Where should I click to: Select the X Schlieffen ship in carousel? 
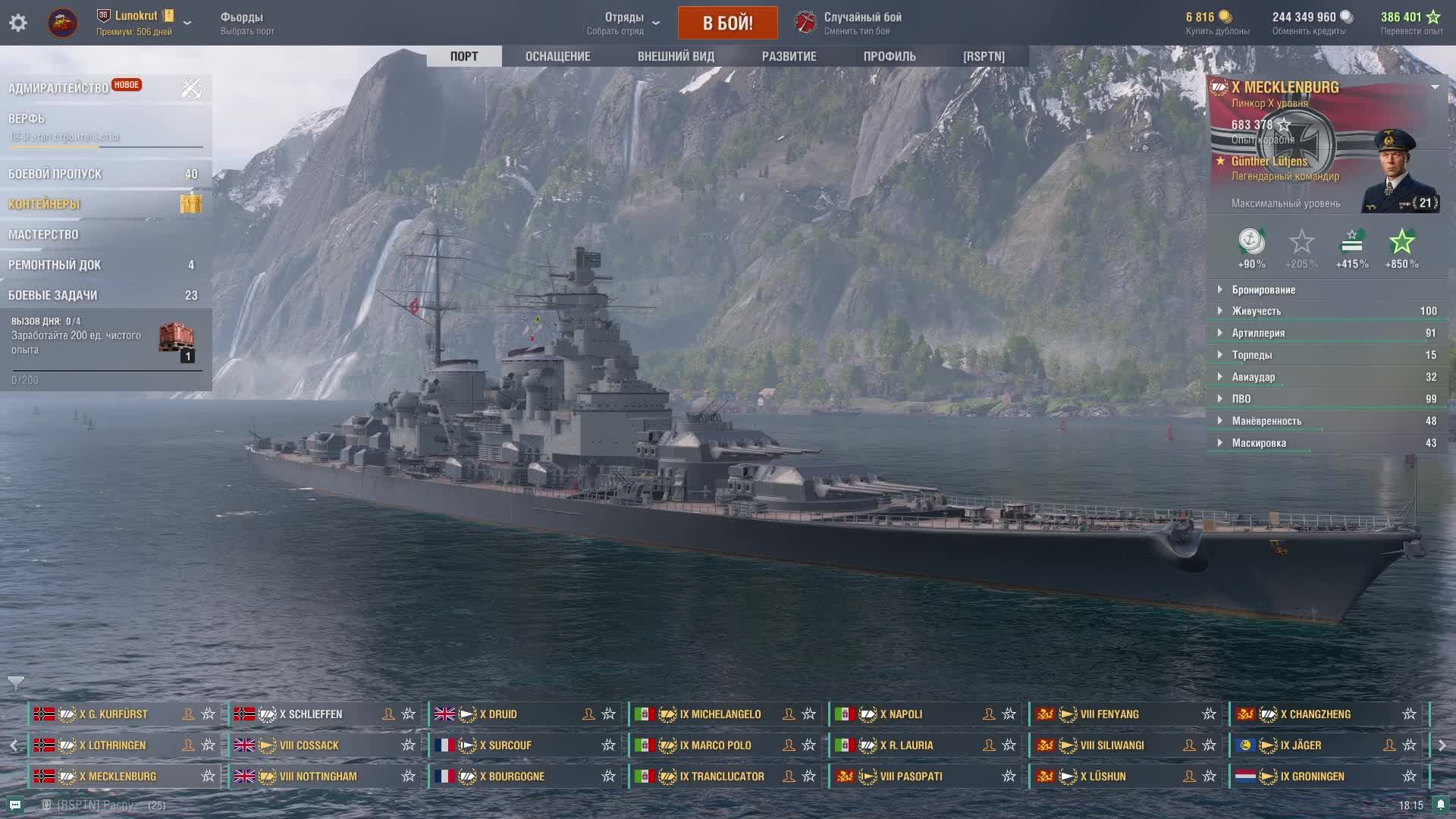311,714
